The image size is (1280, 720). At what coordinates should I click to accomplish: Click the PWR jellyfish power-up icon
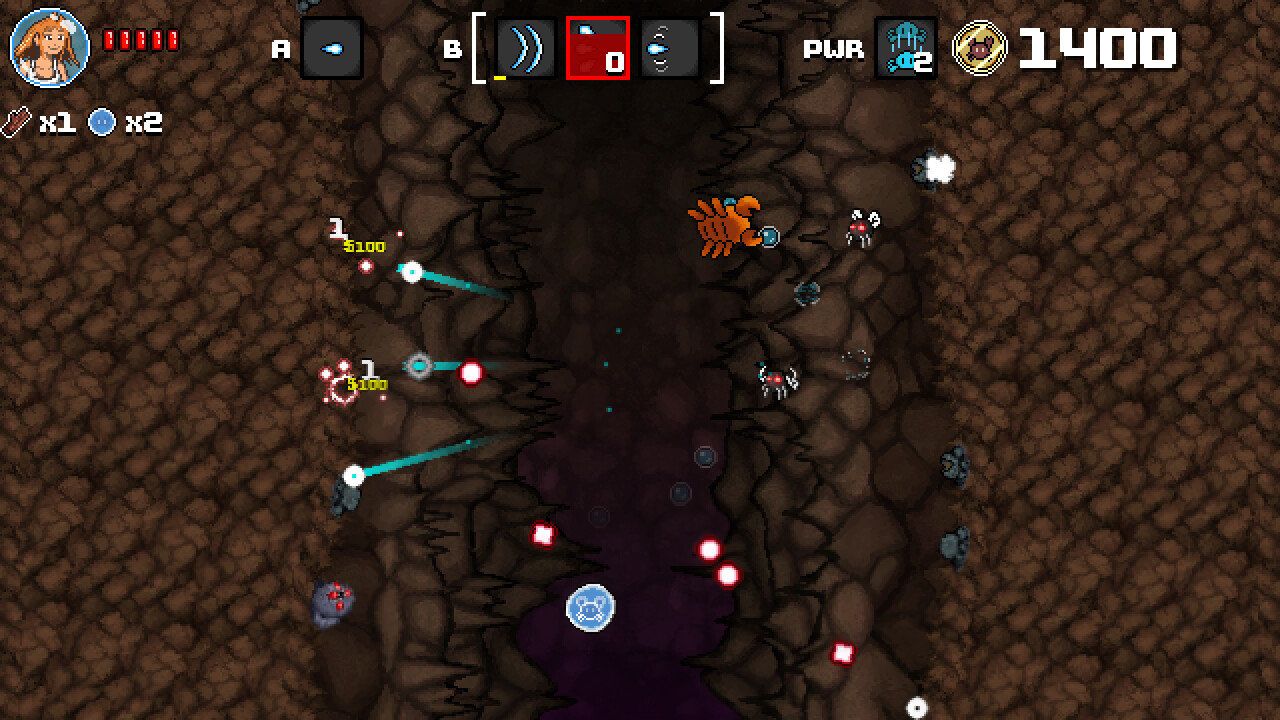(x=903, y=47)
